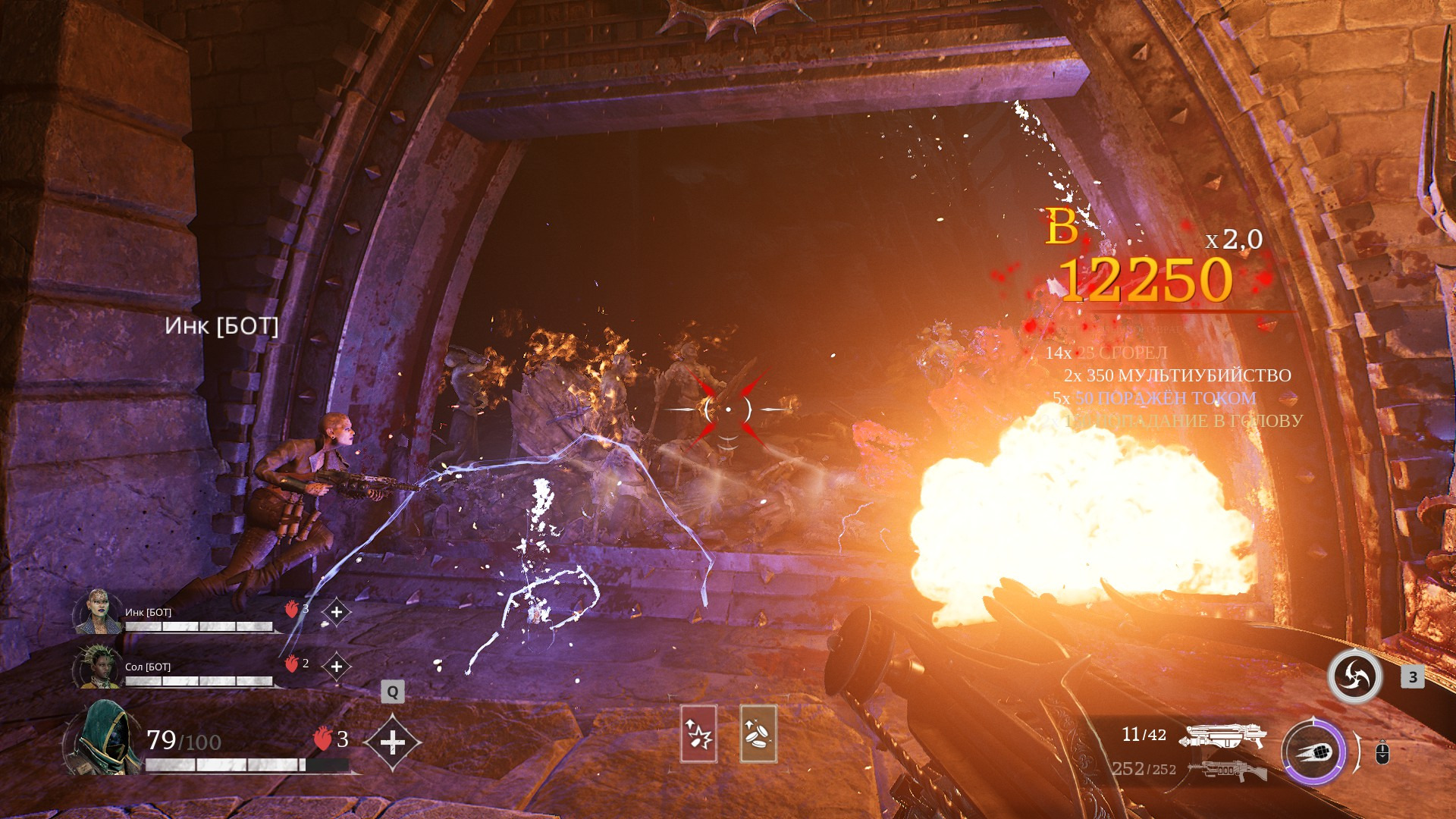The height and width of the screenshot is (819, 1456).
Task: Click the heal cross beside Сол [БОТ]
Action: pos(337,667)
